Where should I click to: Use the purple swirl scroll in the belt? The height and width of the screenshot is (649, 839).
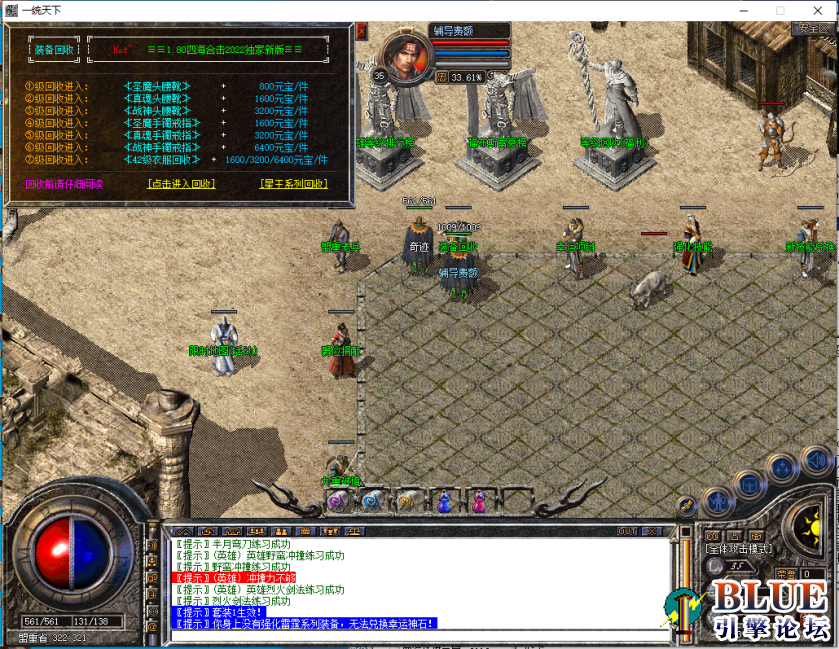click(x=338, y=499)
